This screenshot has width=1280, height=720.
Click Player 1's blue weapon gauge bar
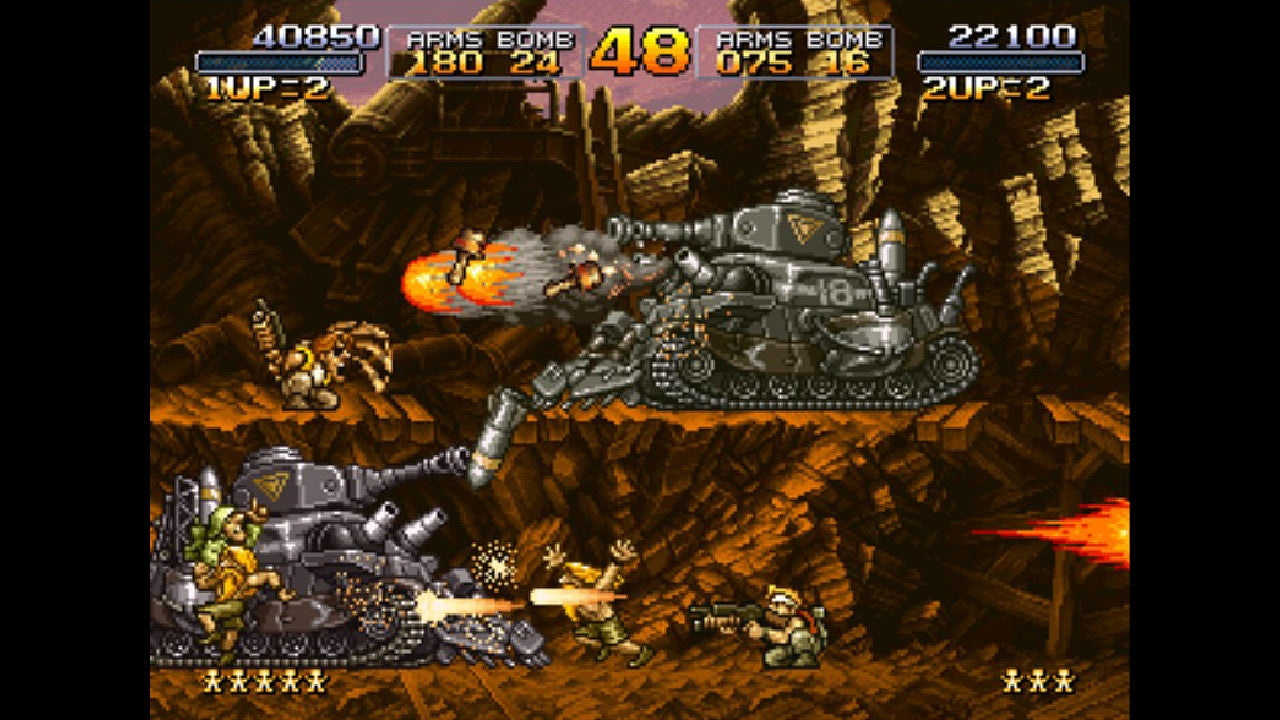pos(280,62)
